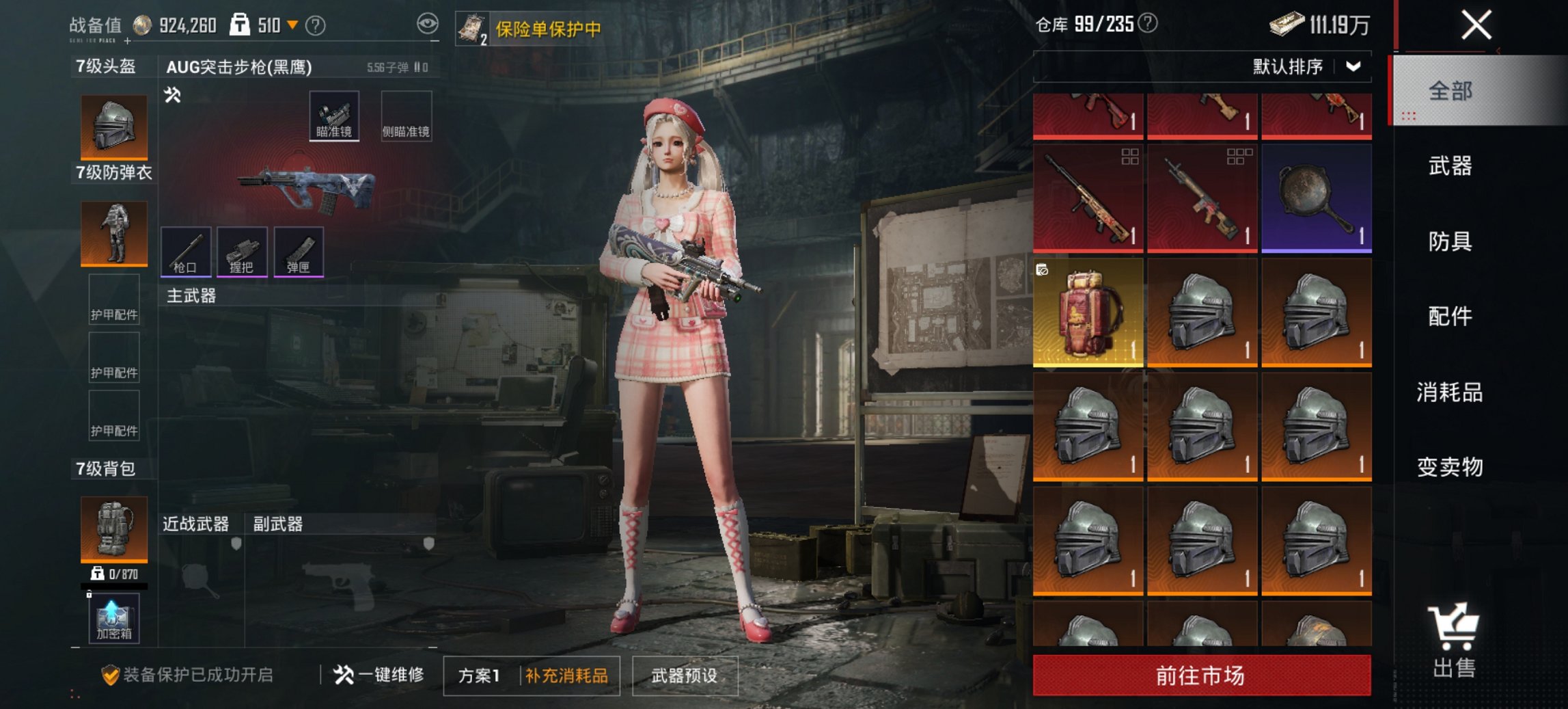The height and width of the screenshot is (709, 1568).
Task: Toggle the eye appearance preview icon
Action: (429, 23)
